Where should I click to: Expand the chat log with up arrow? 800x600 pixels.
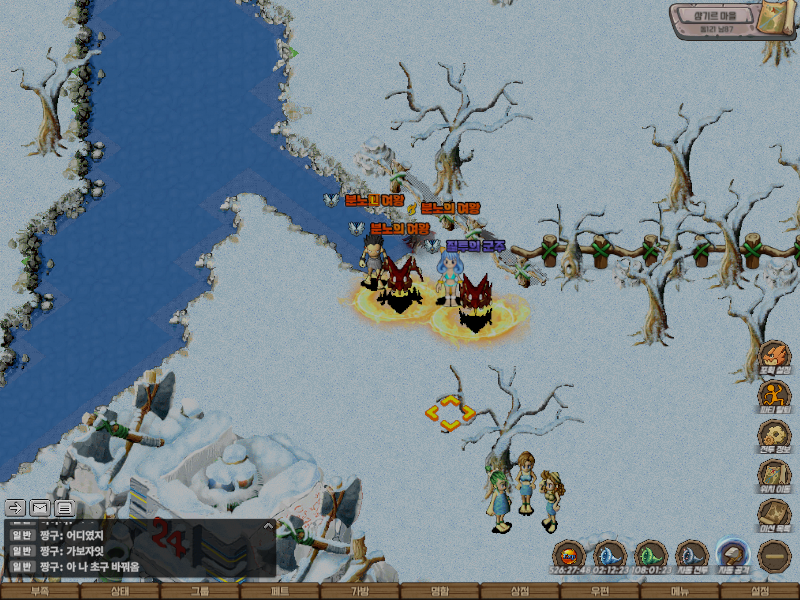coord(267,525)
